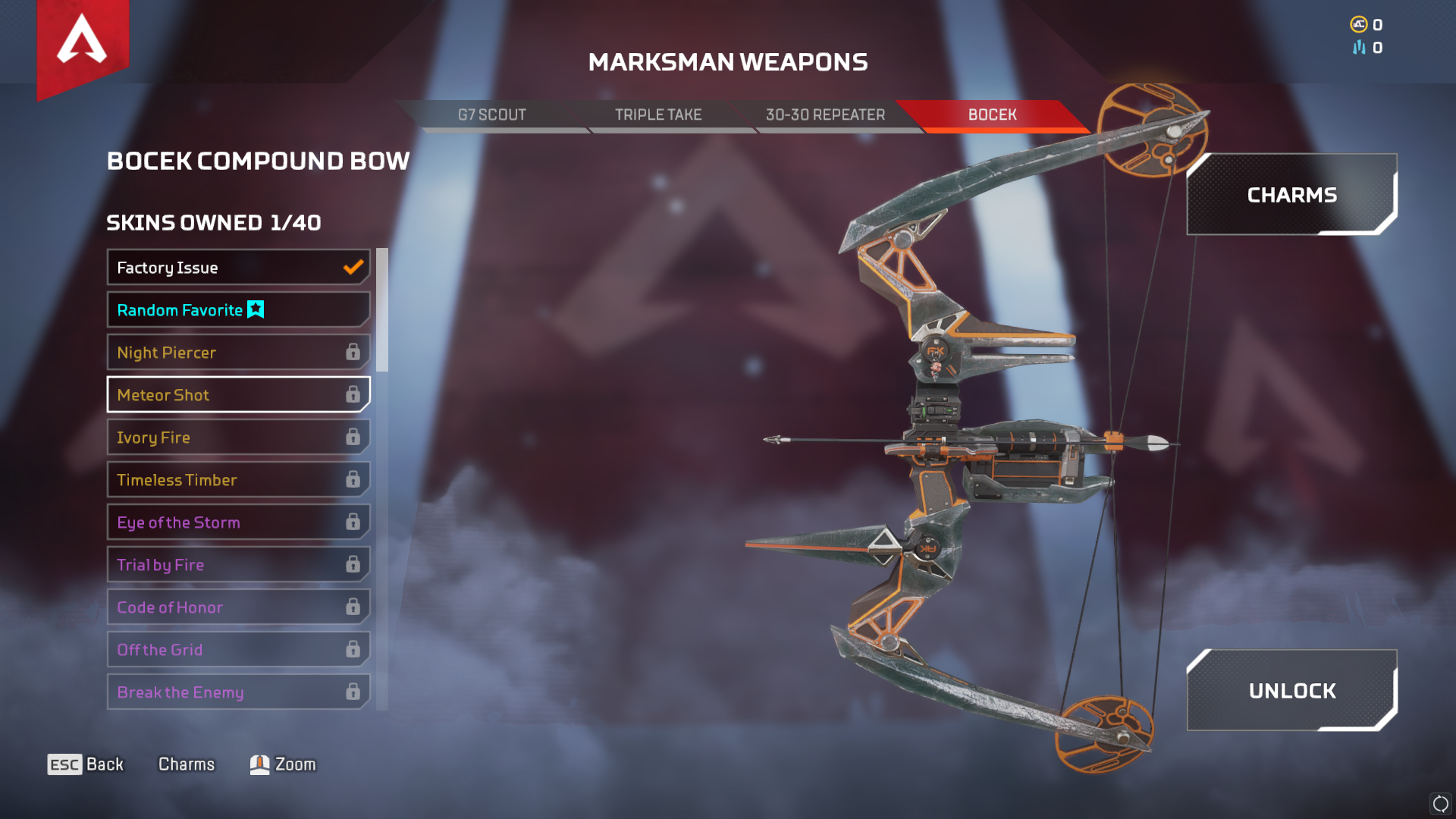Click the lock icon on Night Piercer
This screenshot has width=1456, height=819.
pyautogui.click(x=353, y=352)
